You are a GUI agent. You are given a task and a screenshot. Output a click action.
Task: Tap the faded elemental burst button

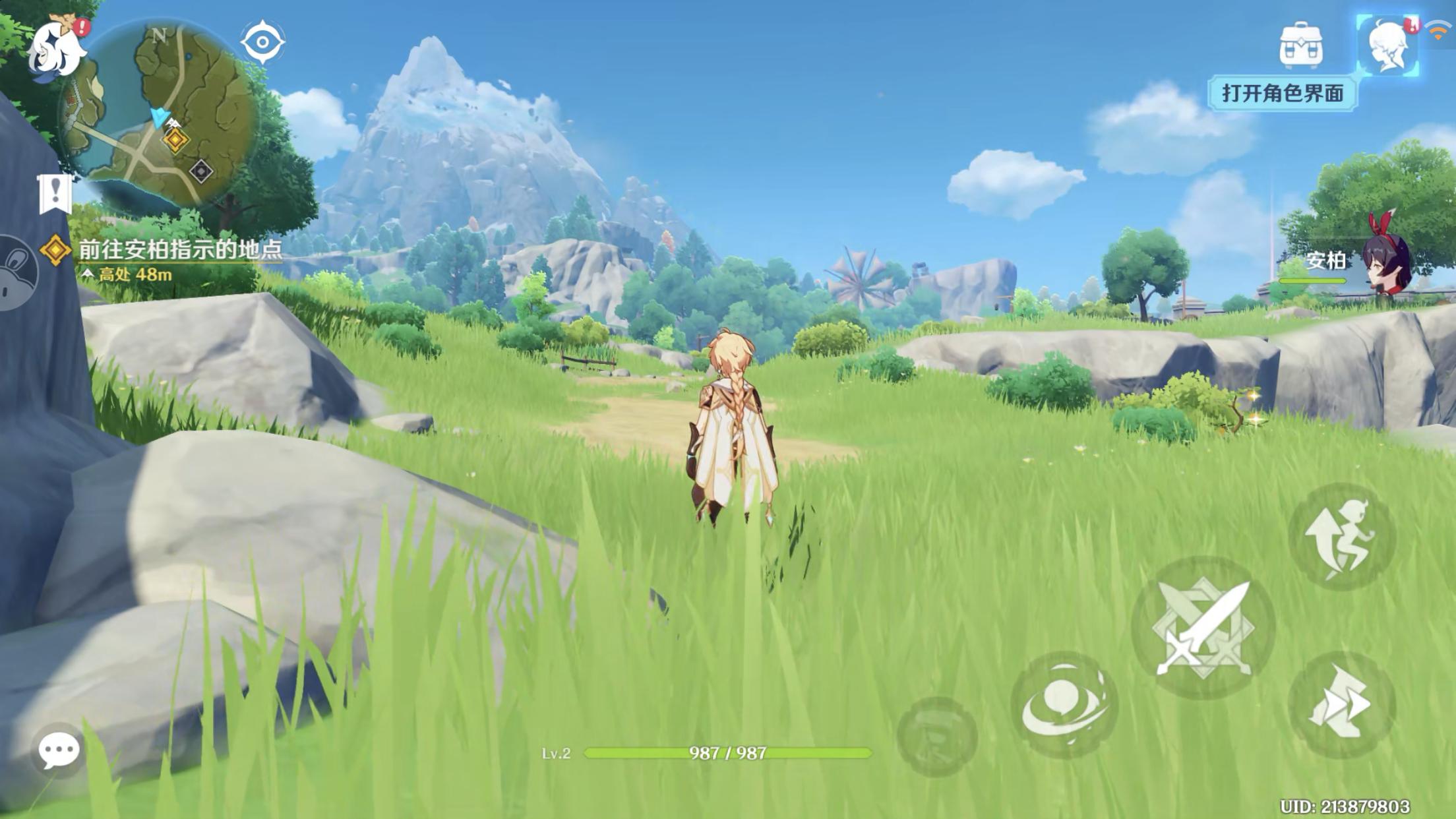[x=936, y=735]
